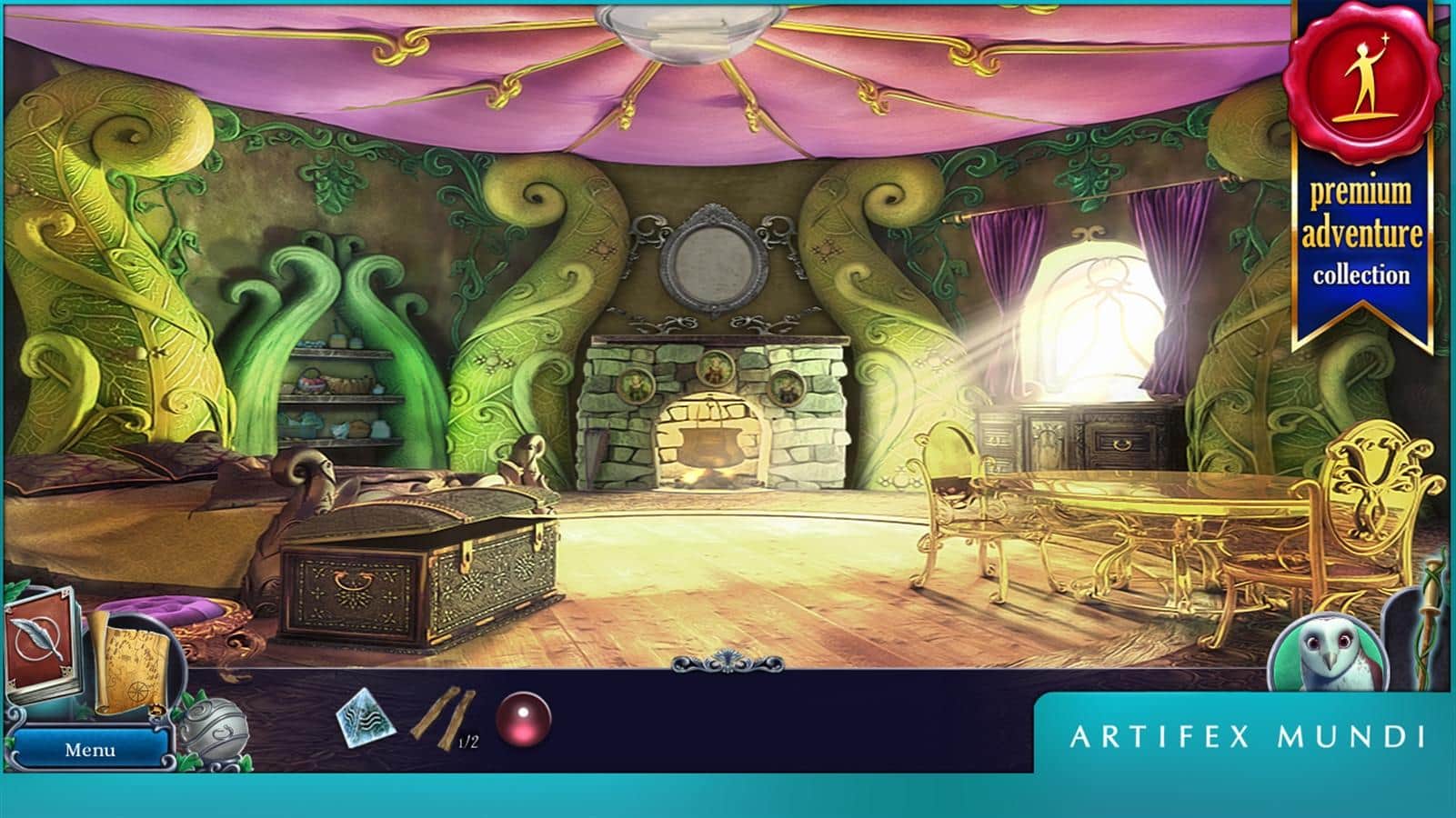
Task: Select the wooden sticks inventory item
Action: click(444, 715)
